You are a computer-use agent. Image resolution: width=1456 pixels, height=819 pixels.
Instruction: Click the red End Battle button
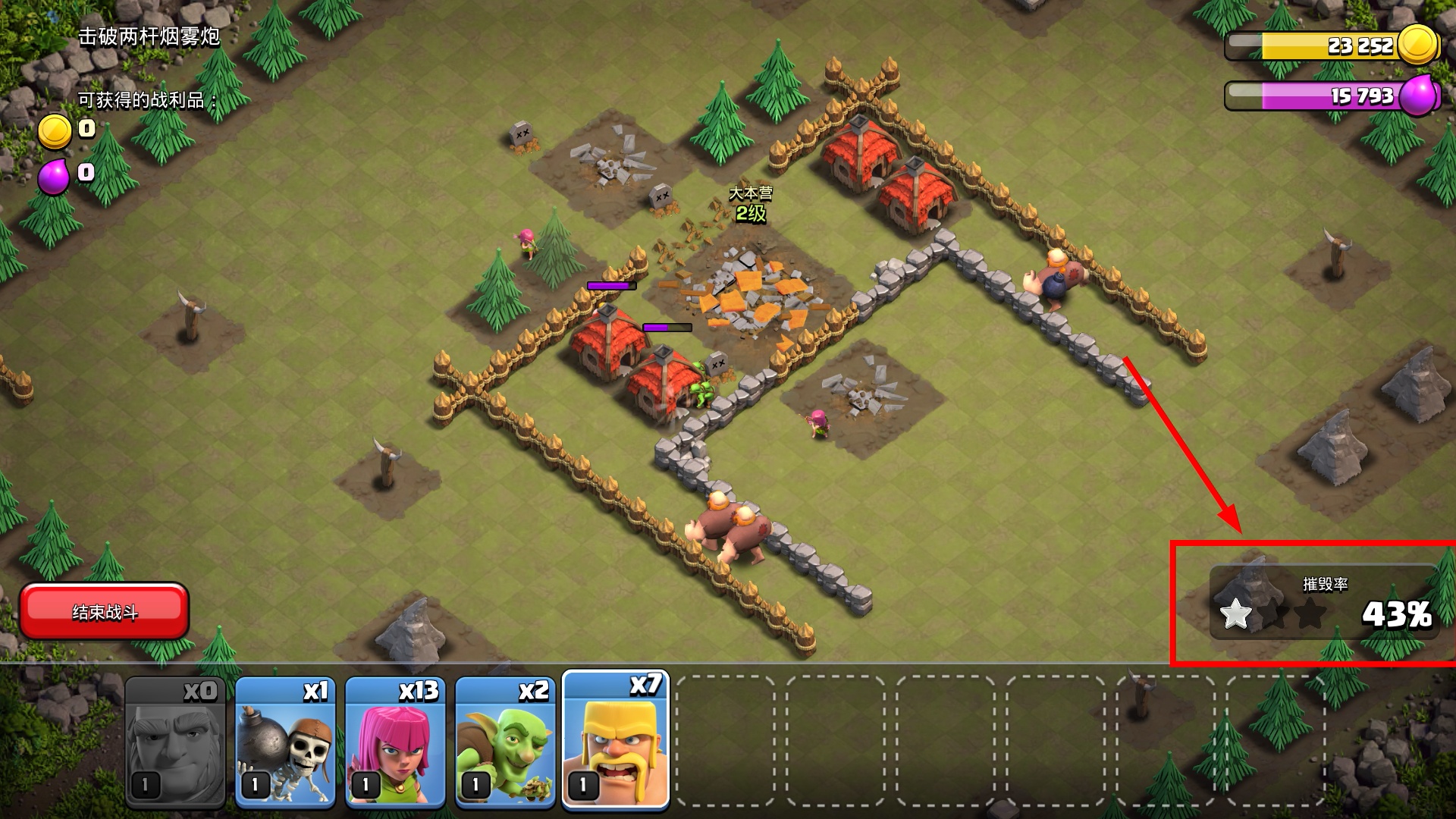coord(104,611)
